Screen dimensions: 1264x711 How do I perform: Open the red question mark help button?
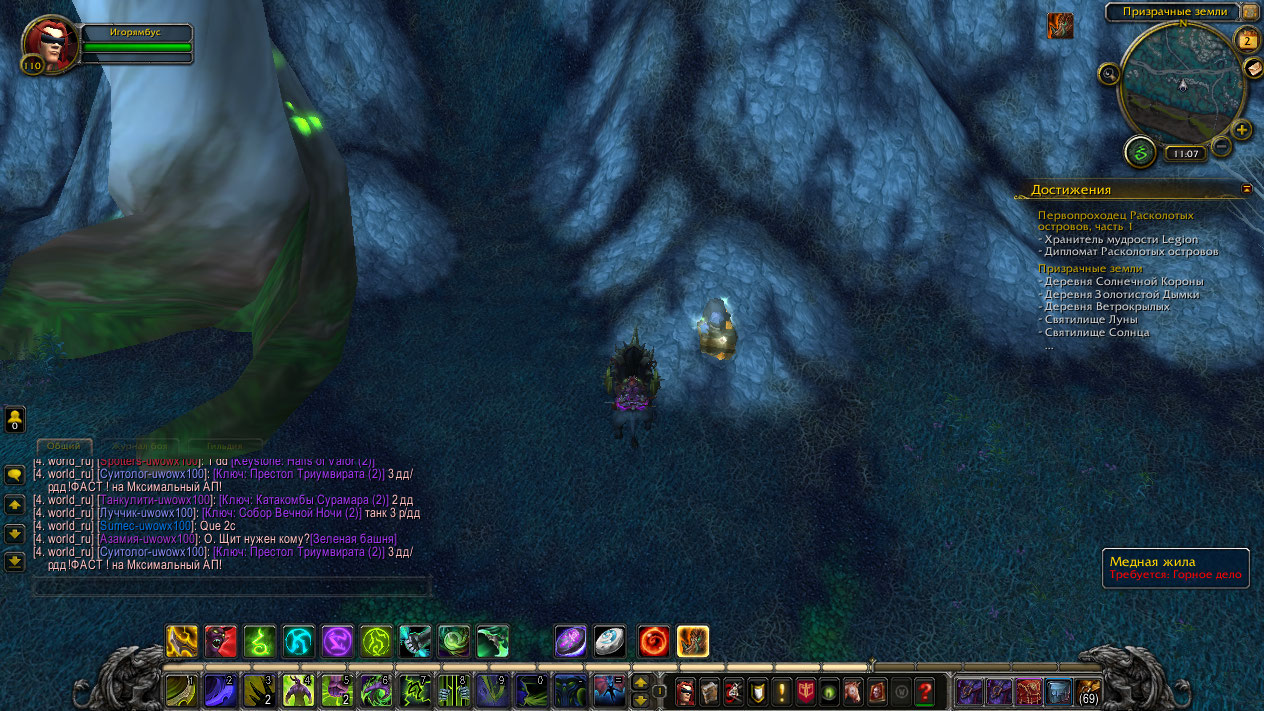[x=925, y=691]
